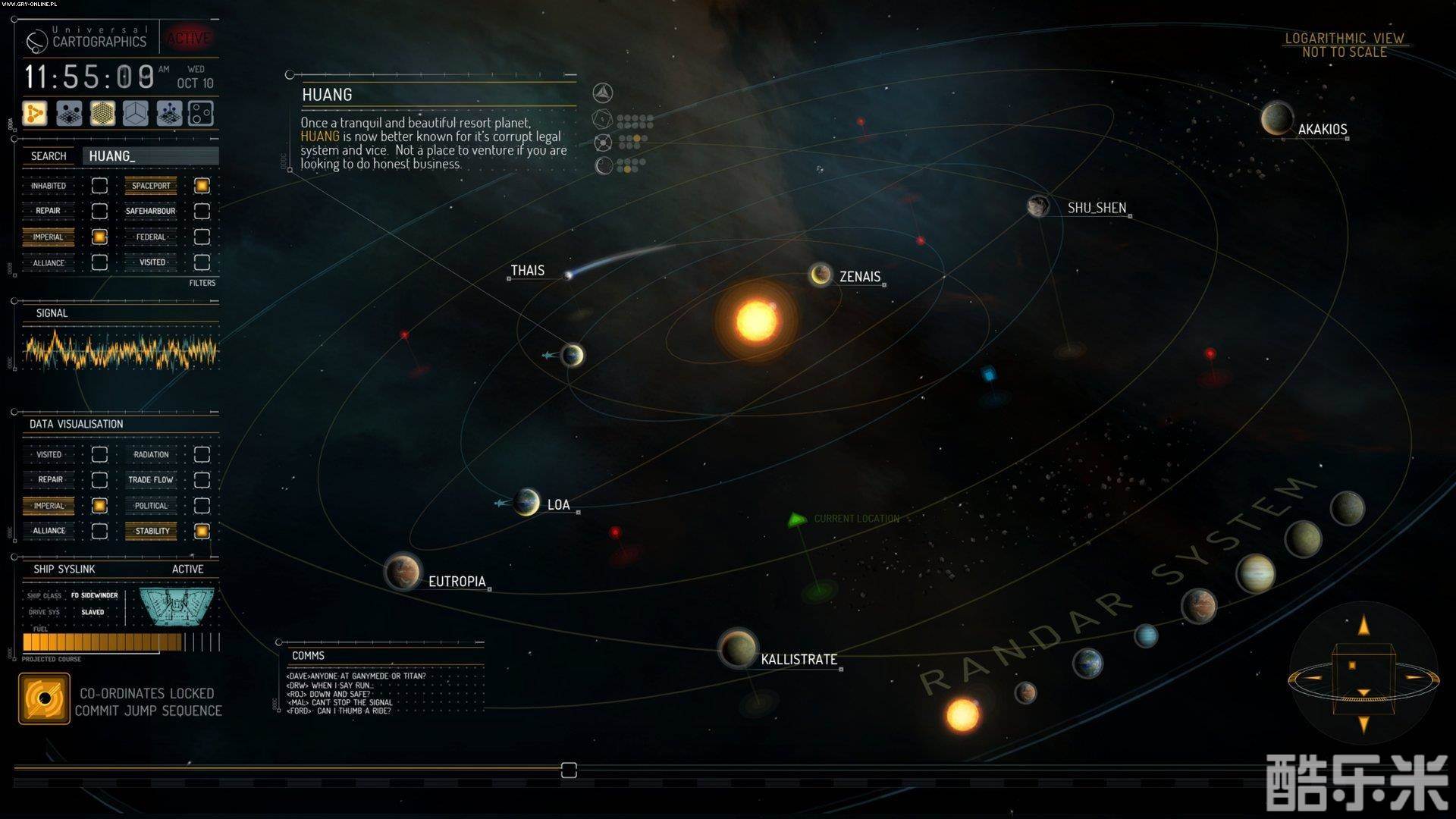Enable the Safeharbour filter checkbox
1456x819 pixels.
[202, 211]
